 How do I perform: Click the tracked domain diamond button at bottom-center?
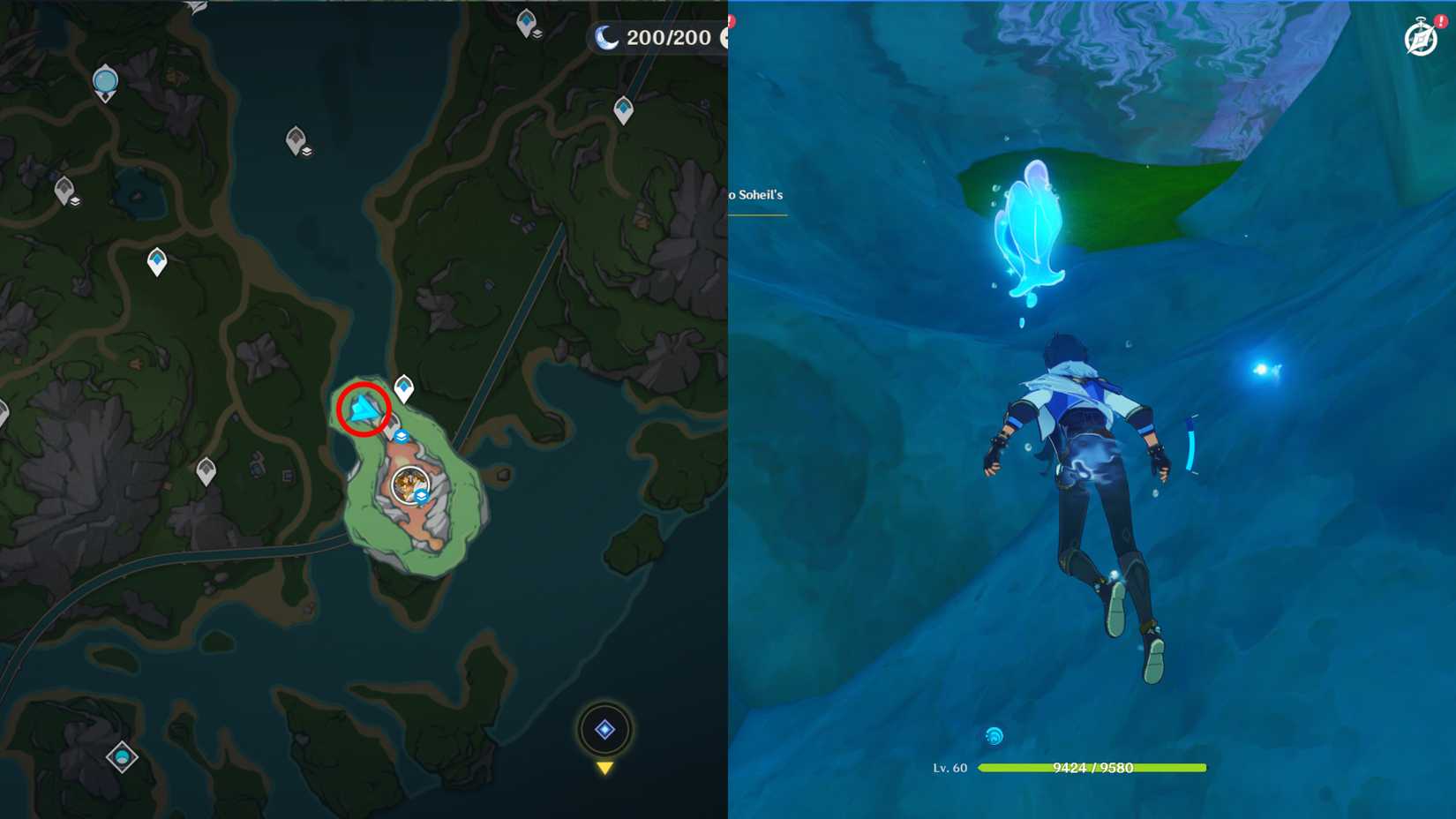[x=605, y=728]
